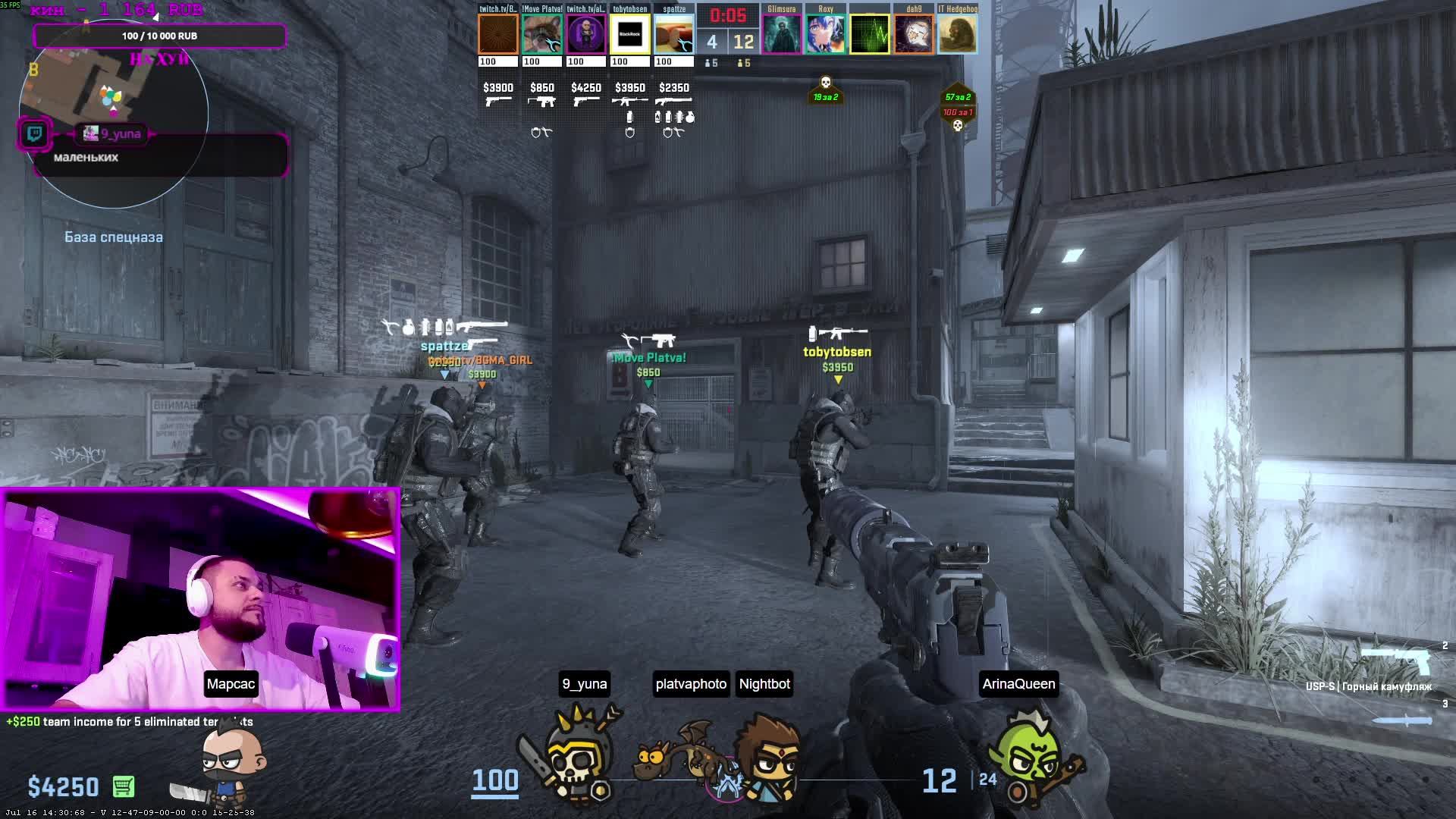Click the 100 / 10 000 RUB donation goal bar
This screenshot has height=819, width=1456.
point(159,36)
